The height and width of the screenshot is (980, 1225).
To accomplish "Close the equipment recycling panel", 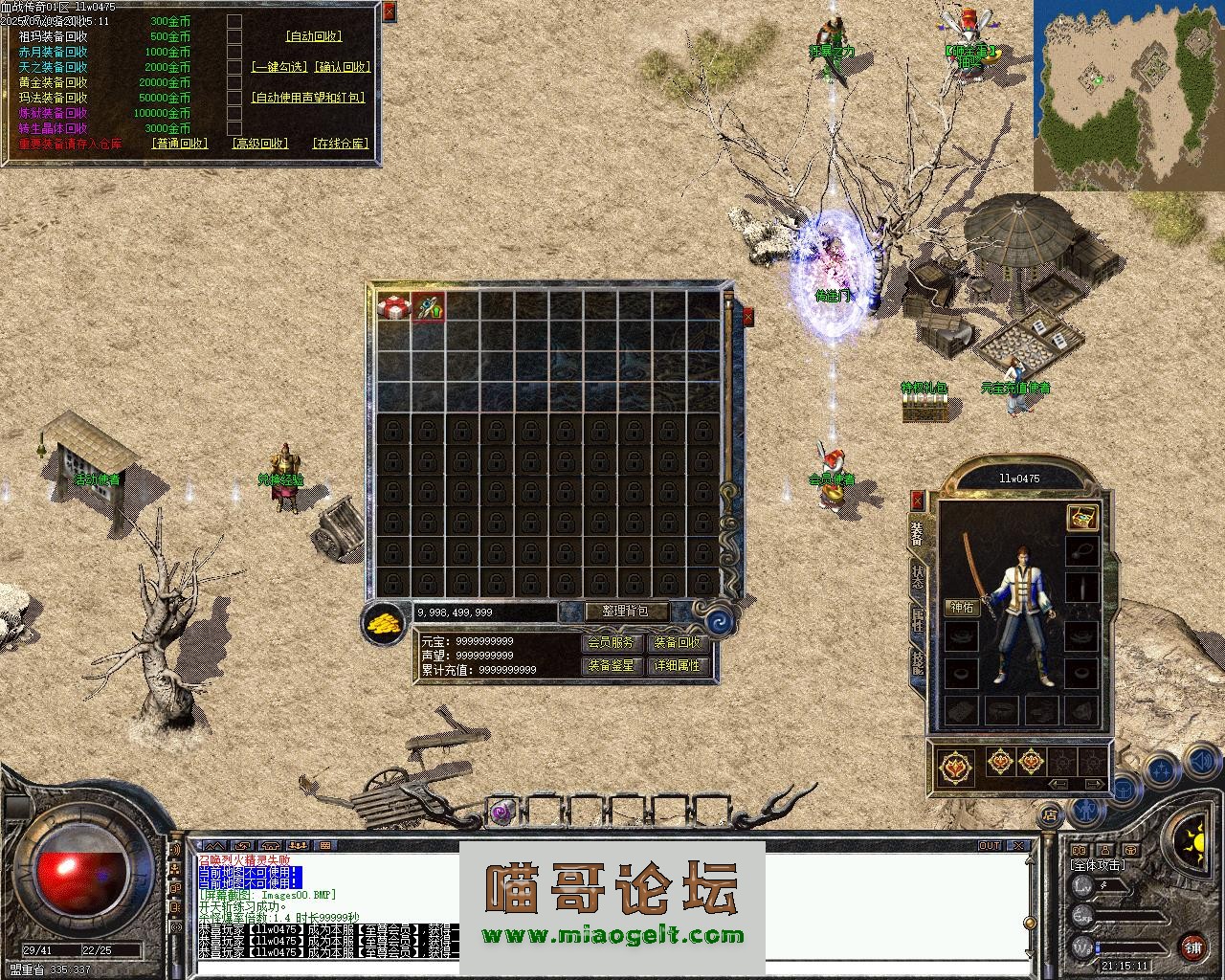I will point(389,11).
